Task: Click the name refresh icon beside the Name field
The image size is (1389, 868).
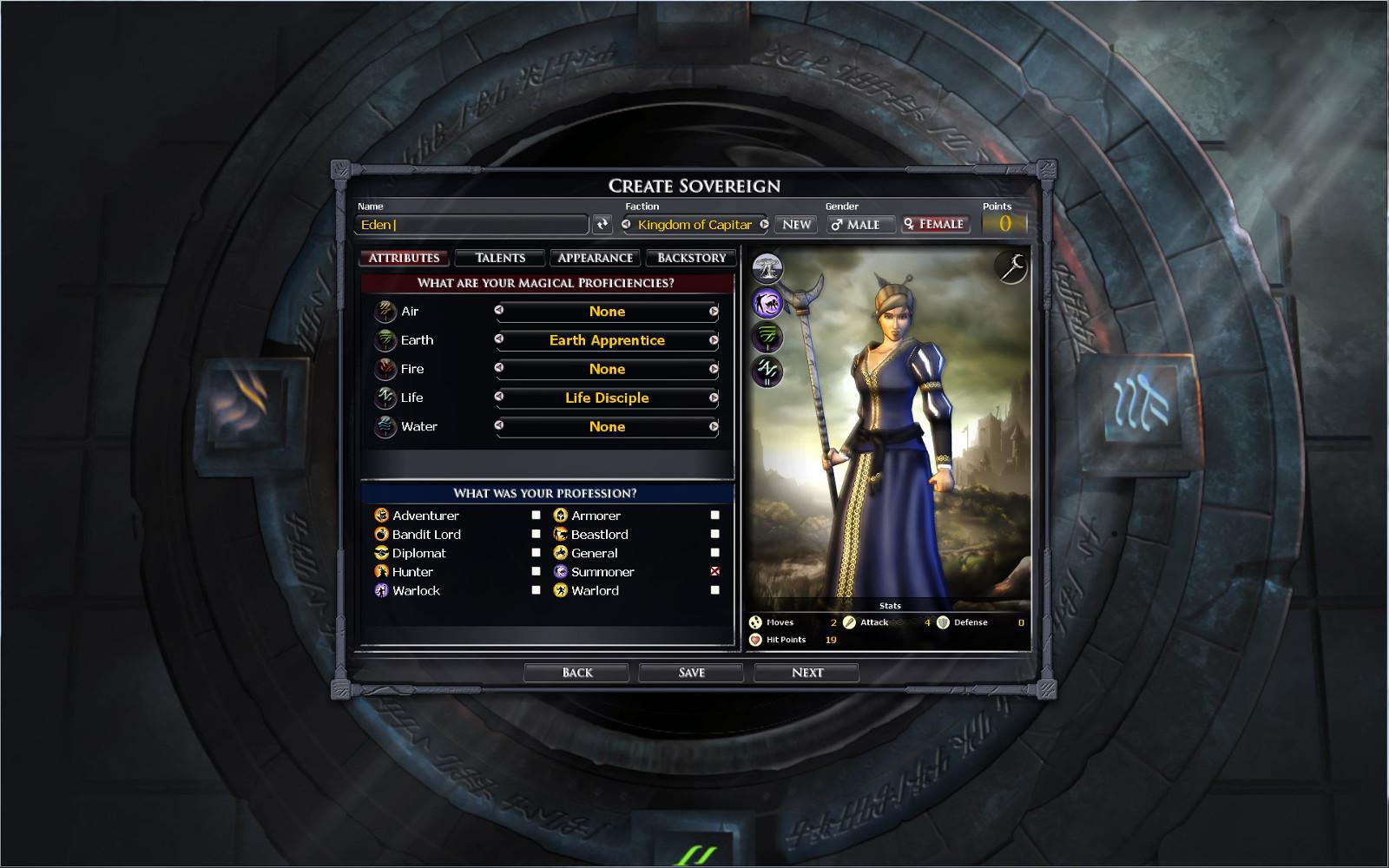Action: (x=603, y=224)
